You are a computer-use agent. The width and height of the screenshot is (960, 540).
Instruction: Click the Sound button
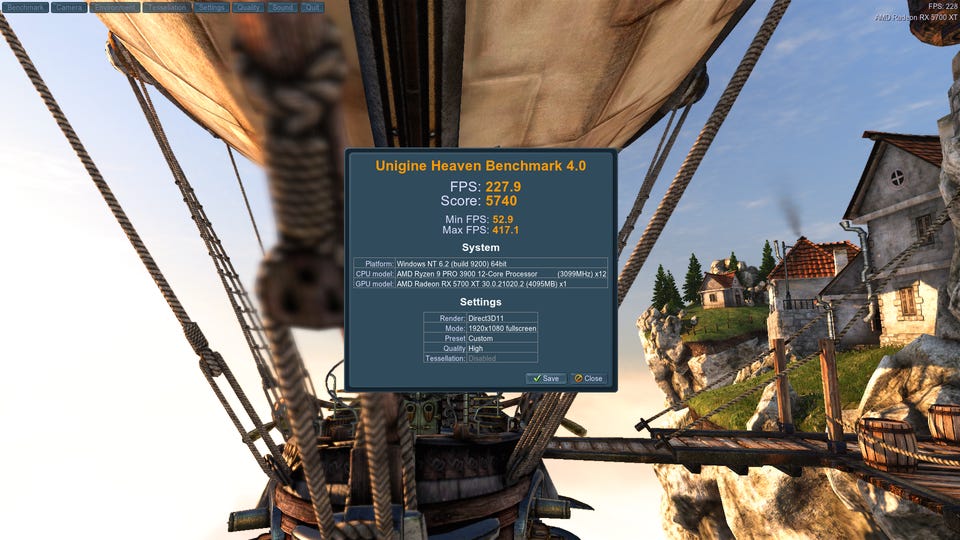[283, 7]
